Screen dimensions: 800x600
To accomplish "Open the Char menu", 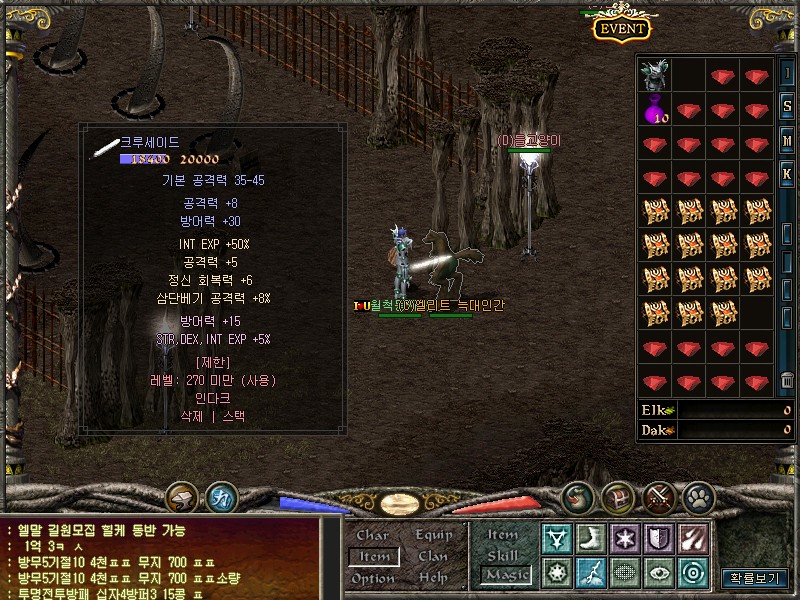I will 372,535.
